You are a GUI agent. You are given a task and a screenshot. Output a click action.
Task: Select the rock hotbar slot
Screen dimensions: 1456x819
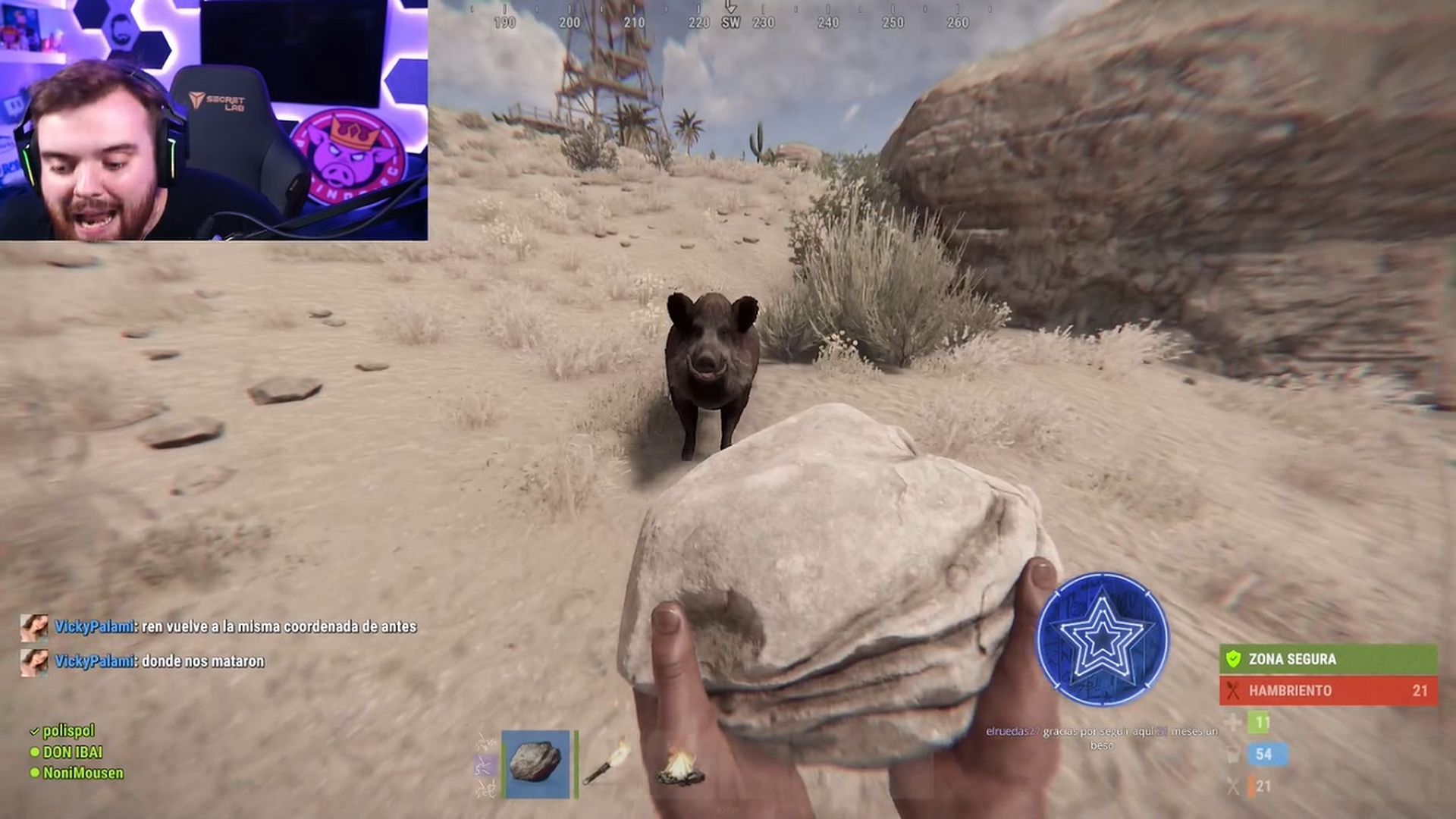point(535,764)
